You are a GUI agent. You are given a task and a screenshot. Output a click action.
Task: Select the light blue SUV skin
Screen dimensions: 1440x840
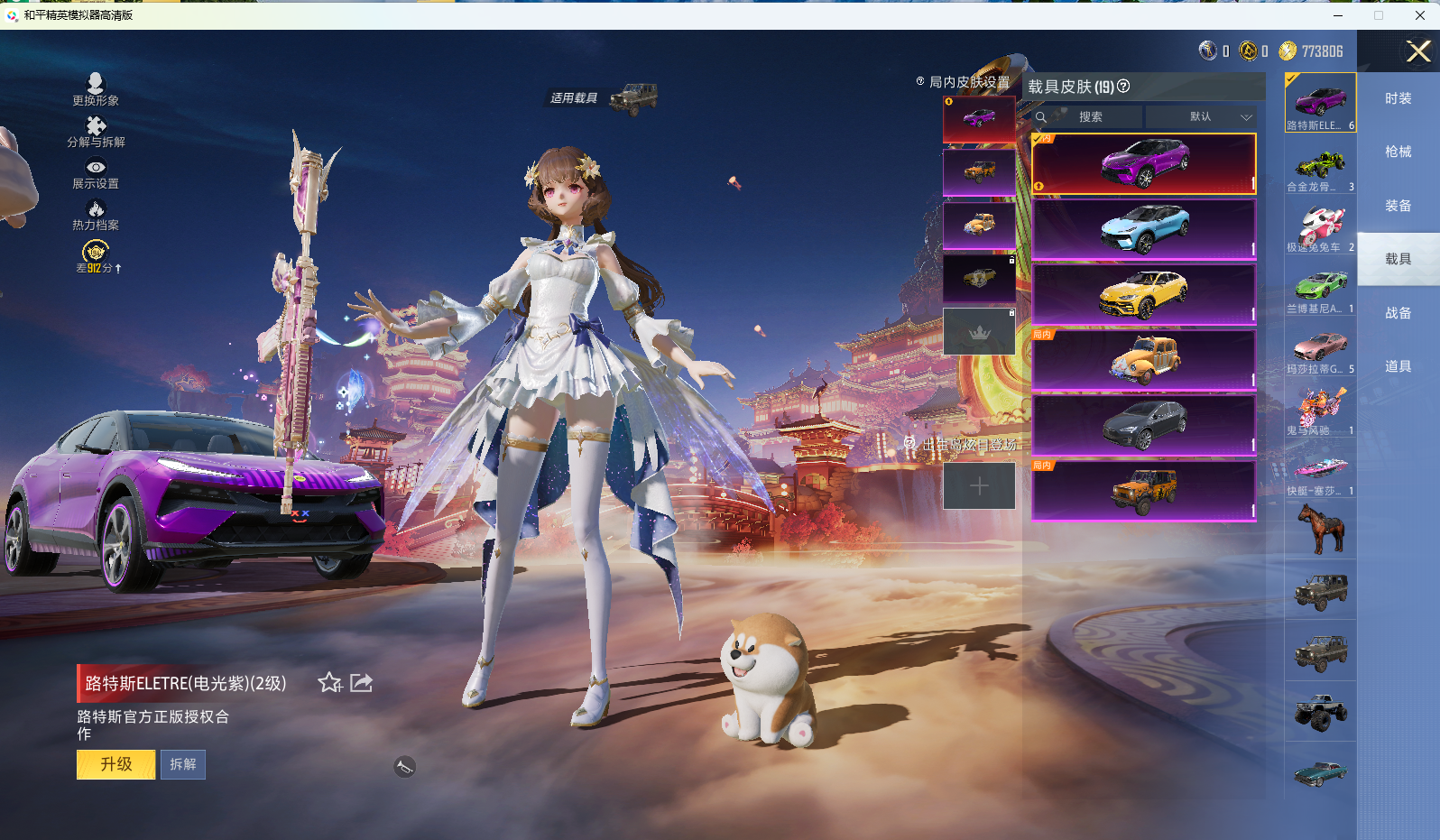(1144, 229)
